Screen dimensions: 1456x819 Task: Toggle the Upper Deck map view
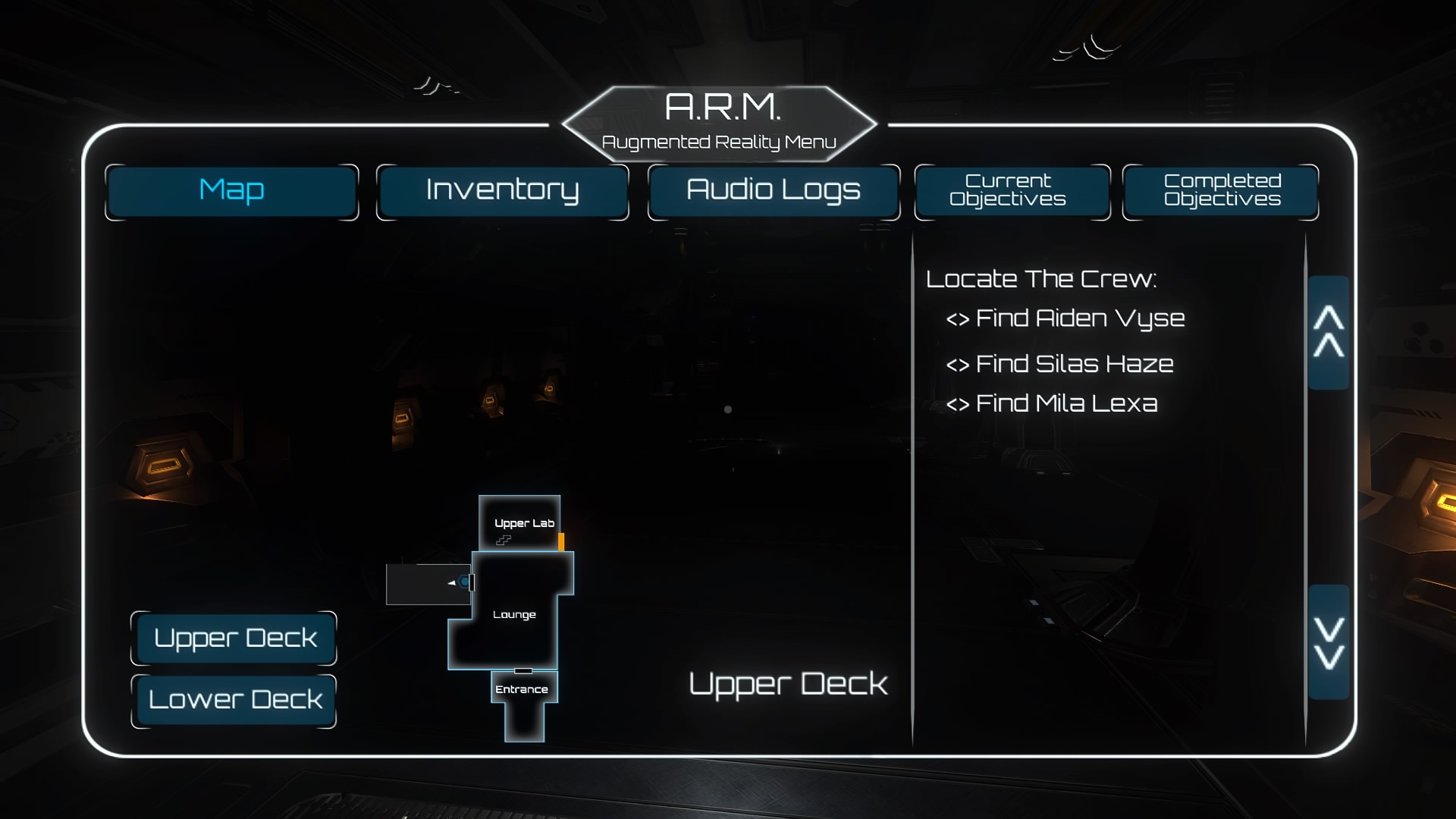[234, 638]
